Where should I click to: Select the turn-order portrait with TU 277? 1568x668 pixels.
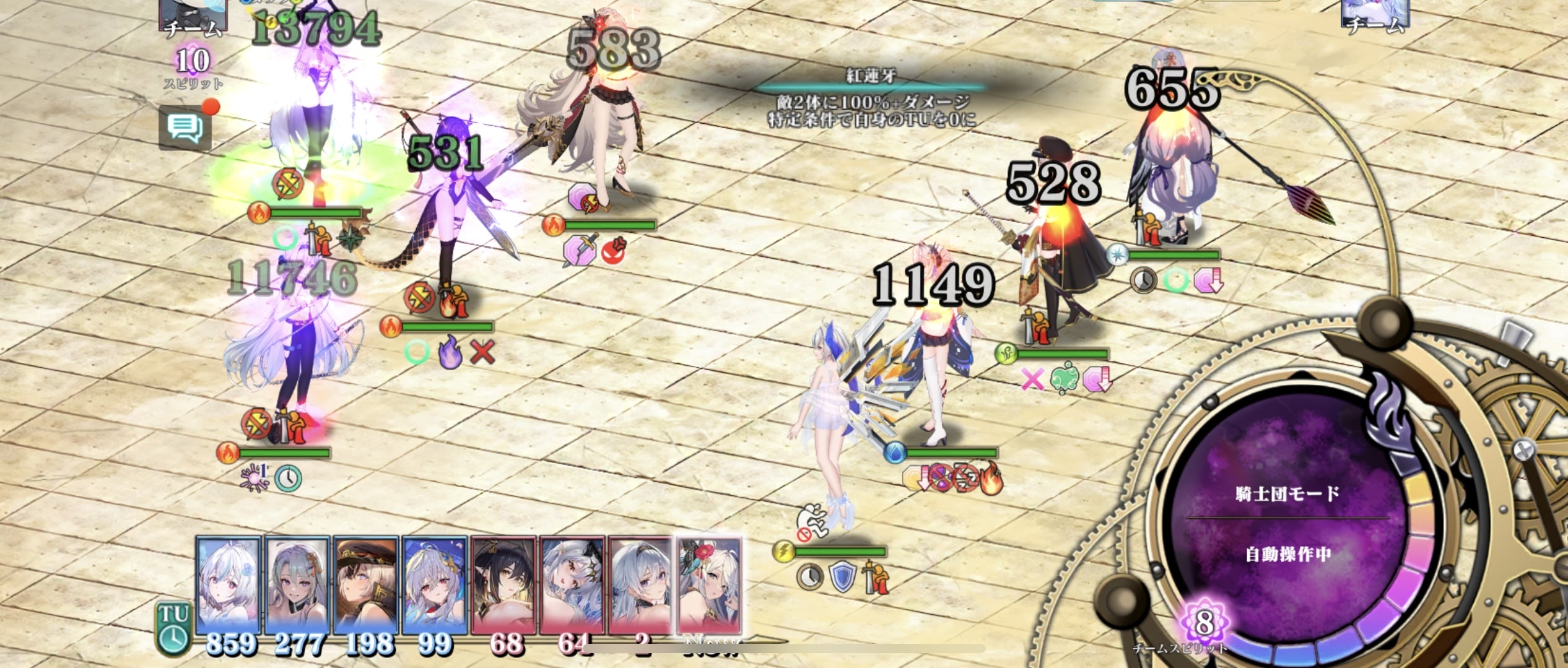(x=297, y=585)
